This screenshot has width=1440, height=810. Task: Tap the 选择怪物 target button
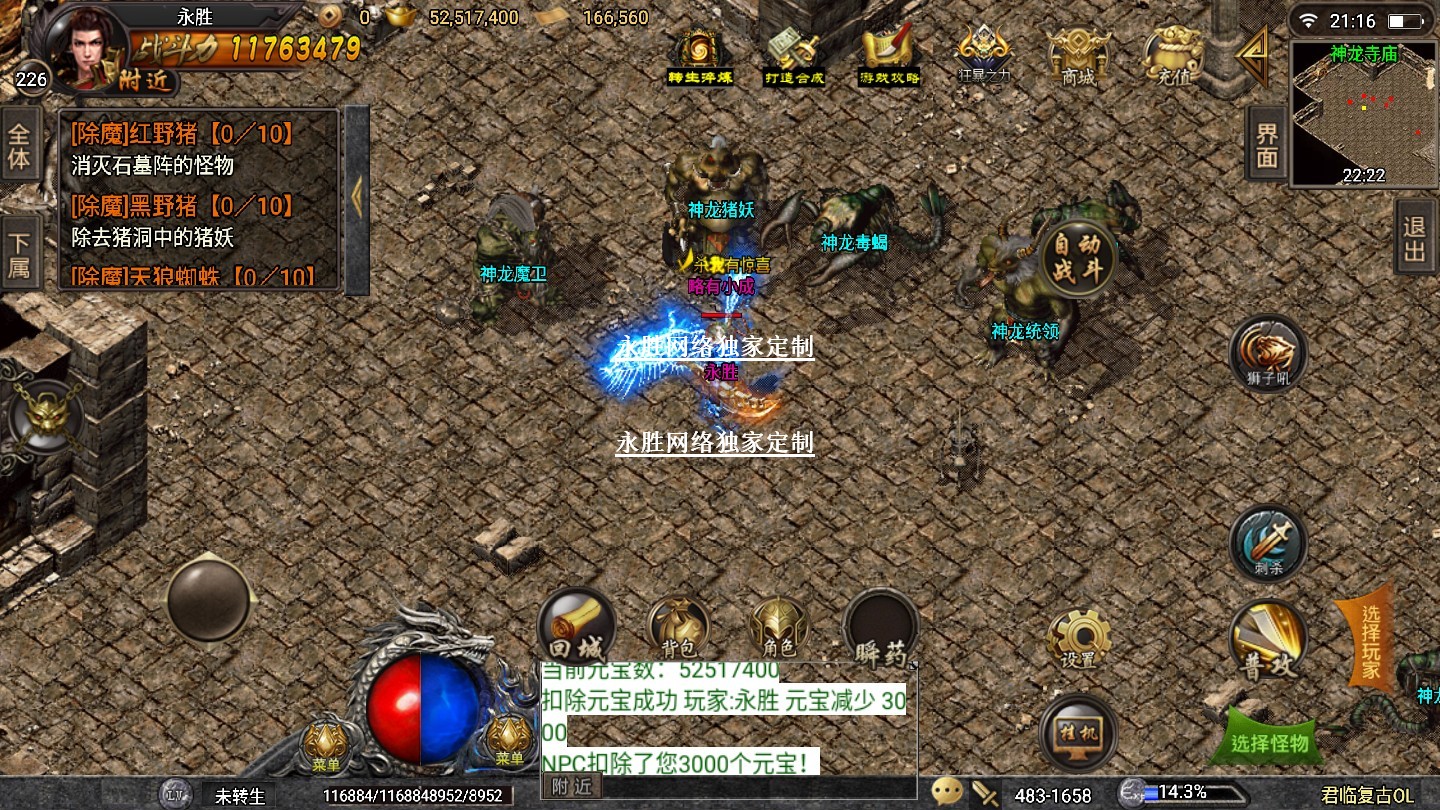[x=1270, y=741]
